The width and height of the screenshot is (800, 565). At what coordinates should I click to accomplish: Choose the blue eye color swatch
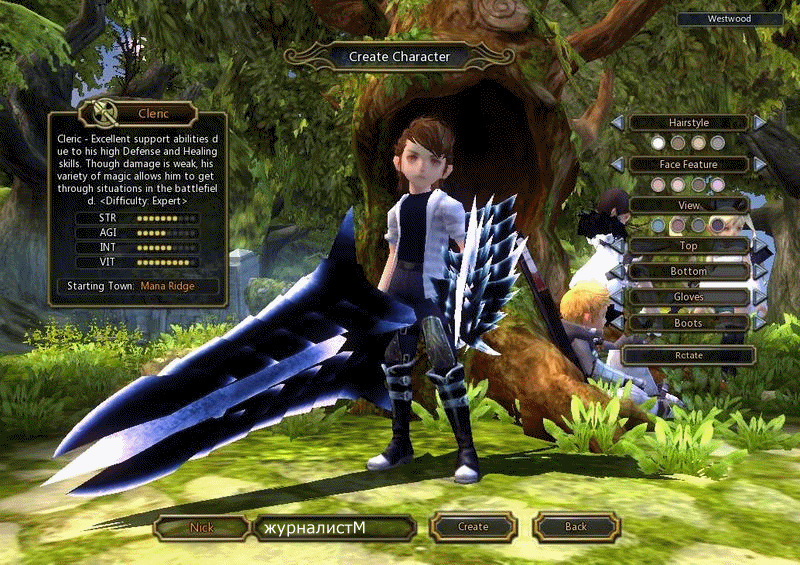658,226
